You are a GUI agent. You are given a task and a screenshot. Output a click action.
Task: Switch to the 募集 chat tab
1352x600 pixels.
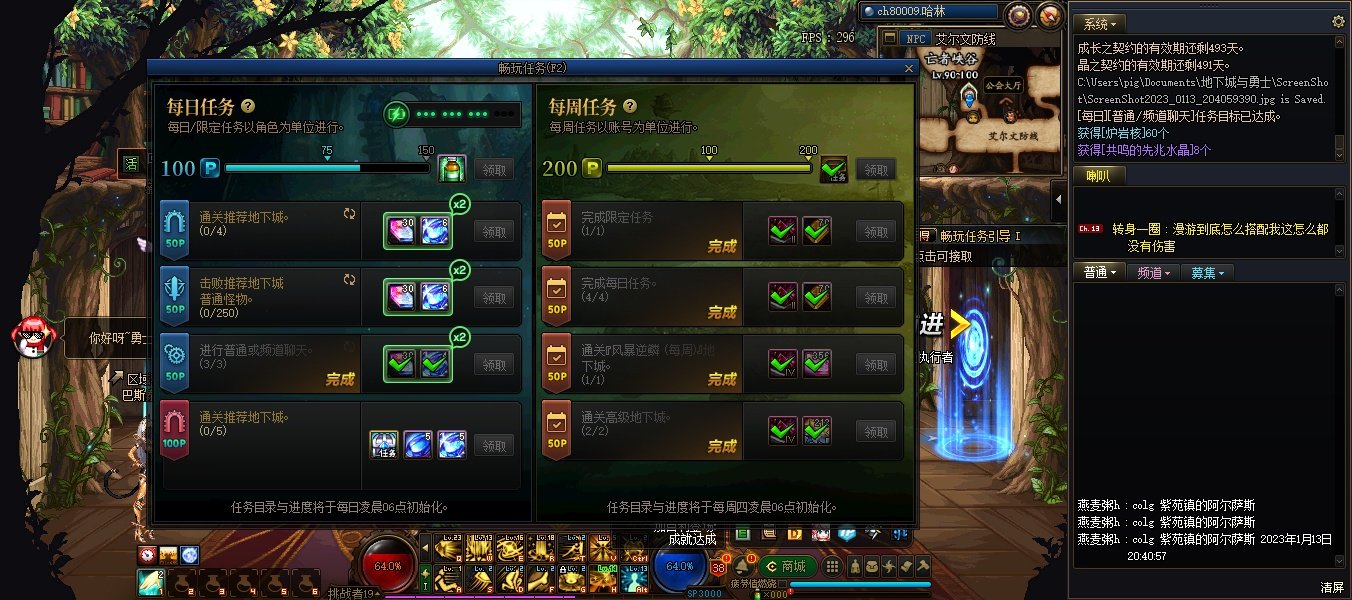click(x=1205, y=272)
